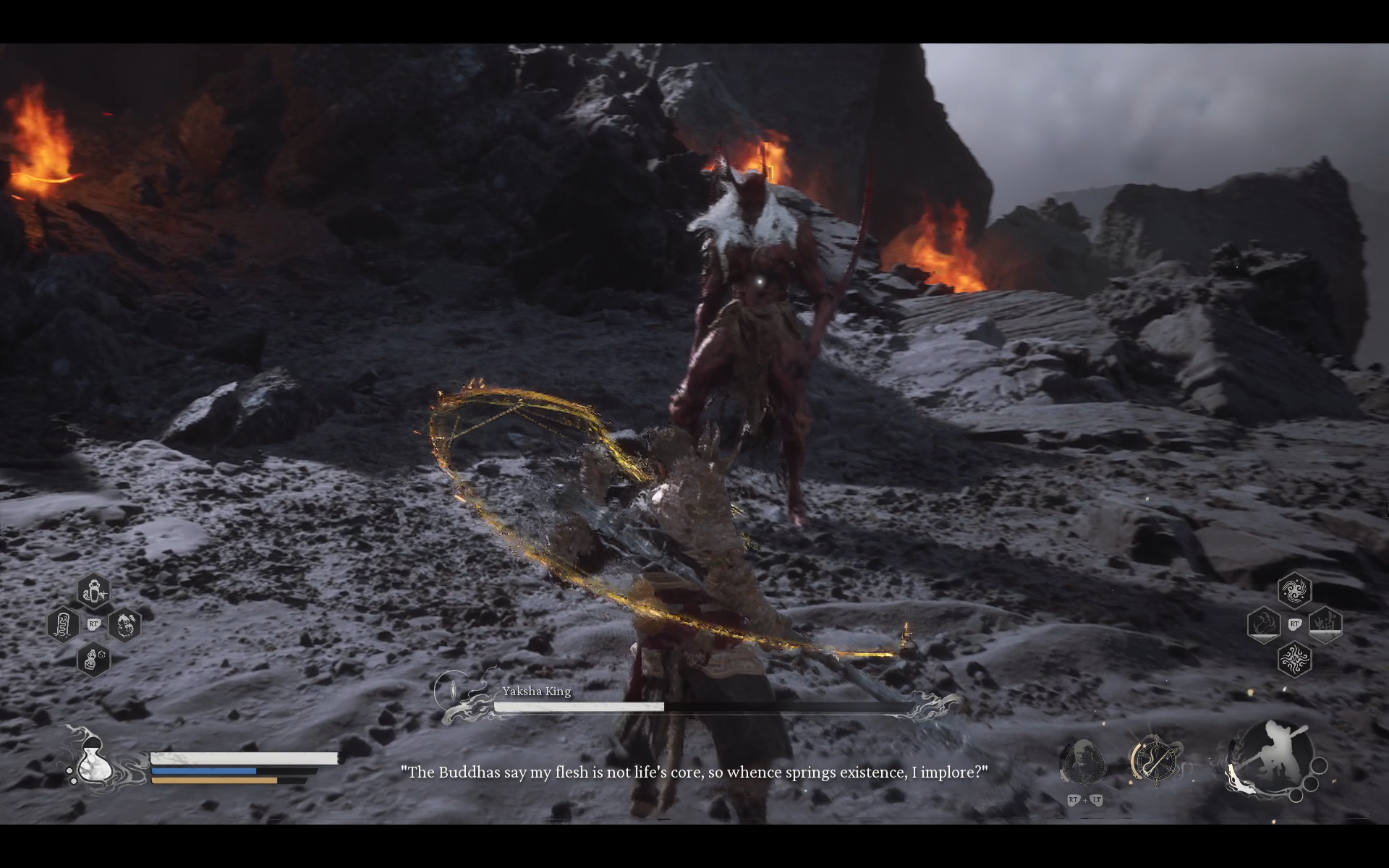Click the Yaksha King health bar
This screenshot has width=1389, height=868.
click(x=694, y=706)
